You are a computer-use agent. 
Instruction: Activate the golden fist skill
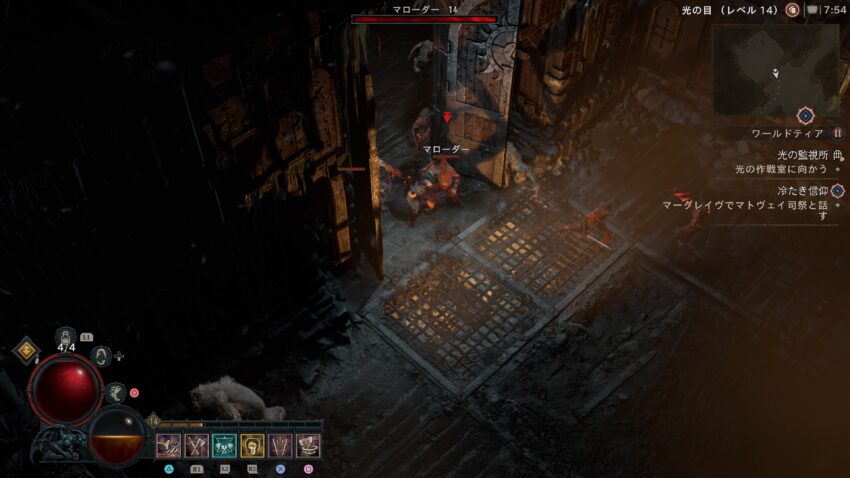pyautogui.click(x=253, y=446)
